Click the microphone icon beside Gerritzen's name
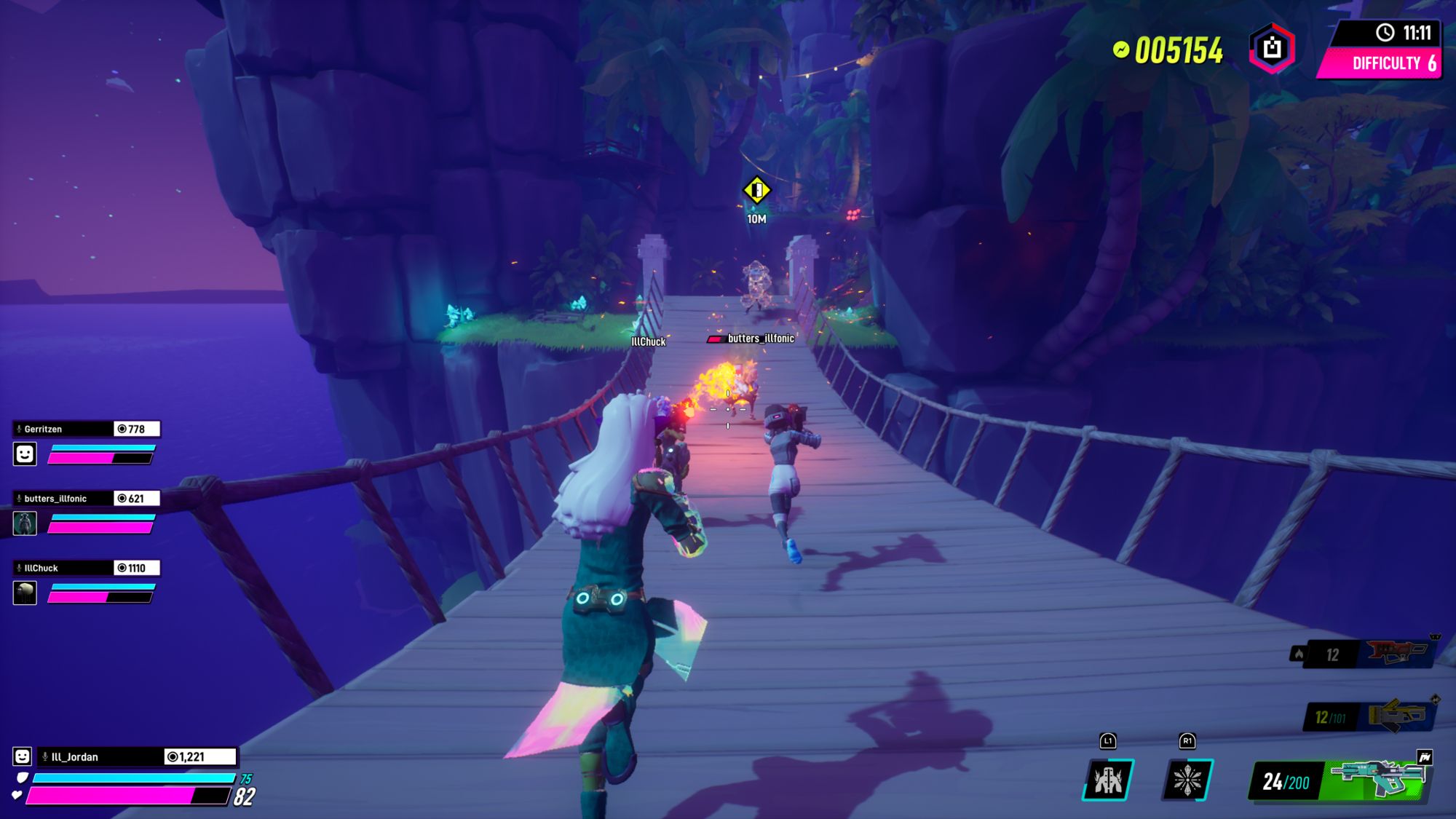1456x819 pixels. [x=18, y=429]
